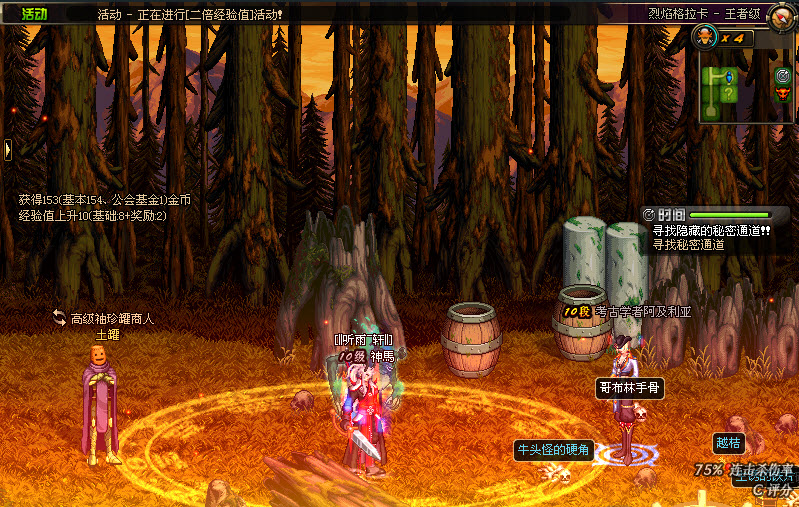Click the green 活动 event button

[x=34, y=14]
